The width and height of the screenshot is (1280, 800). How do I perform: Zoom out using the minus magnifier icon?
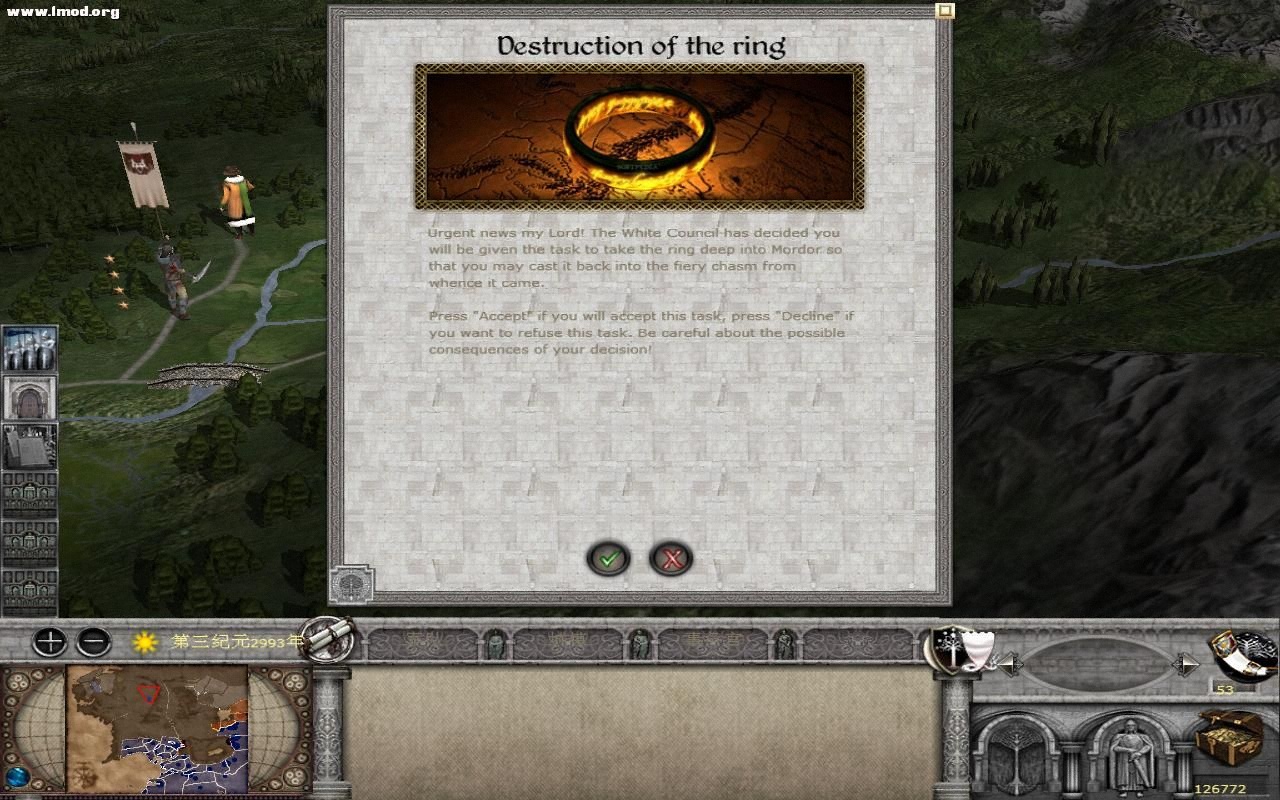(x=95, y=641)
